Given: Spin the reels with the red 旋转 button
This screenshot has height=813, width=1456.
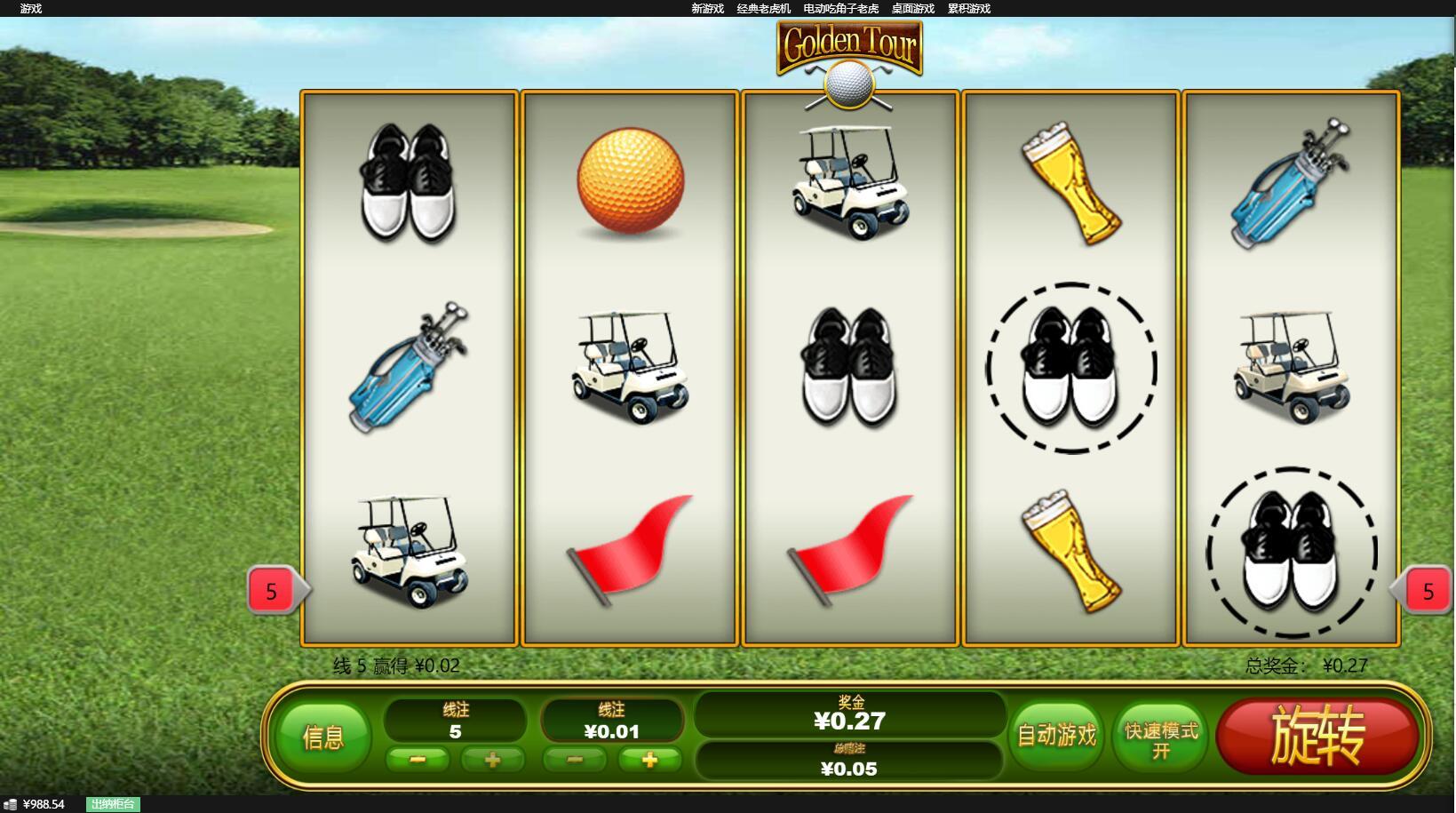Looking at the screenshot, I should point(1317,735).
